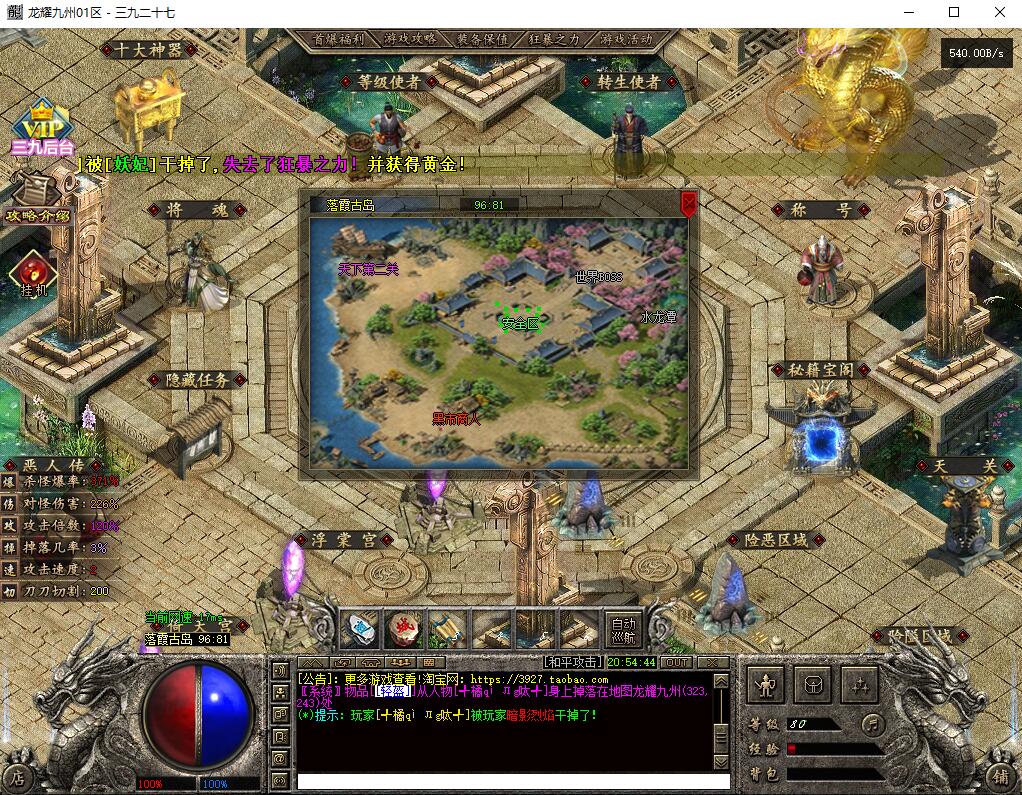
Task: Open the 游戏攻略 top menu tab
Action: coord(410,39)
